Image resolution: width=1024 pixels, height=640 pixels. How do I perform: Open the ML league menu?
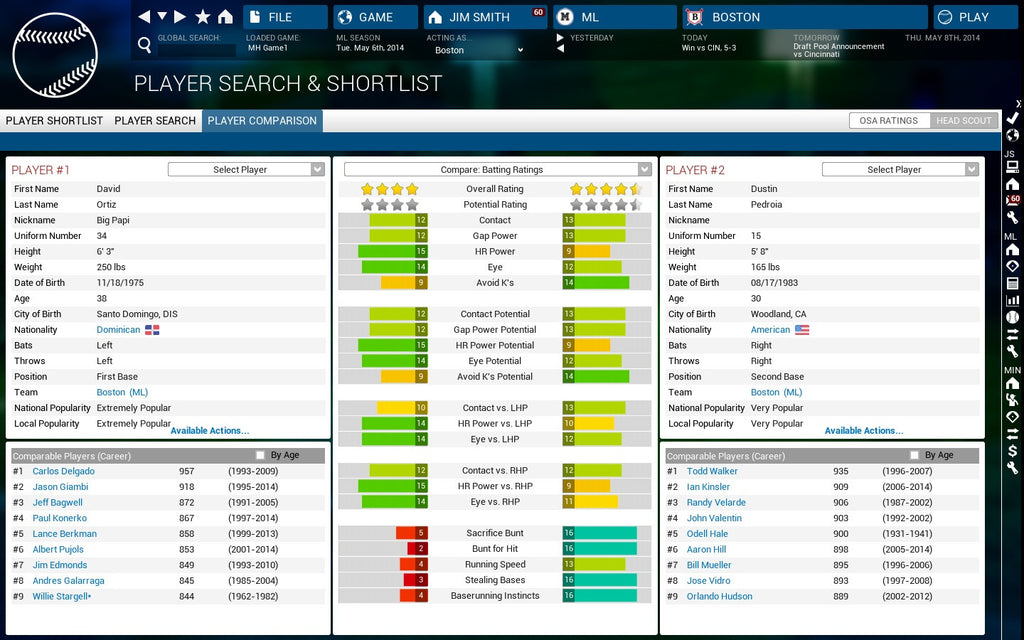tap(613, 17)
